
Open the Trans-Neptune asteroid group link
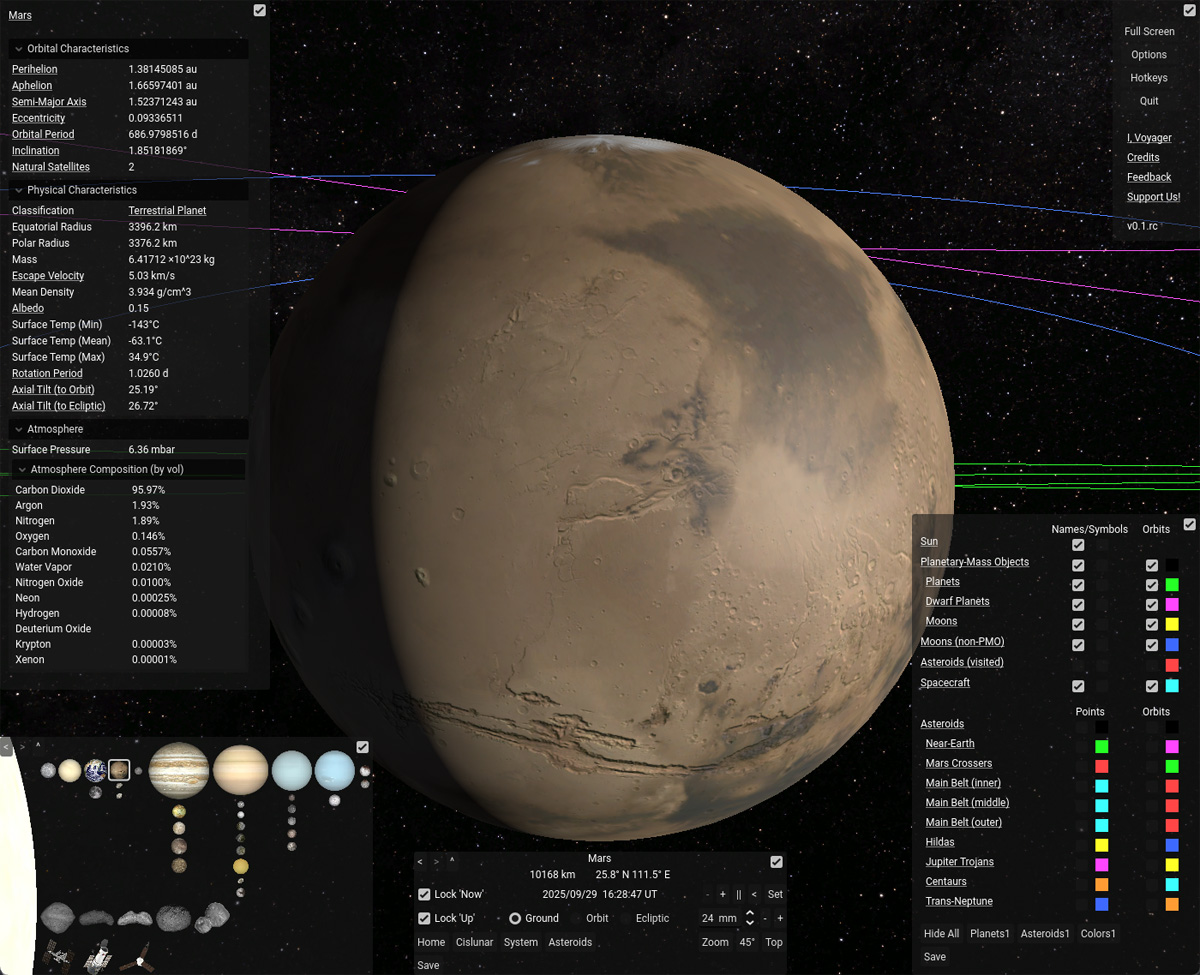click(x=959, y=901)
